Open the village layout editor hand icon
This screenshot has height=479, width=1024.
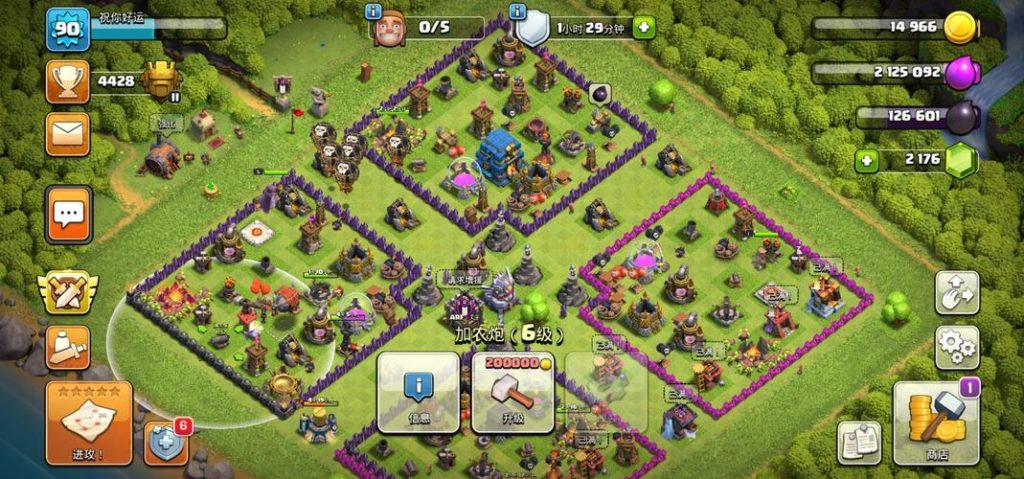tap(957, 292)
